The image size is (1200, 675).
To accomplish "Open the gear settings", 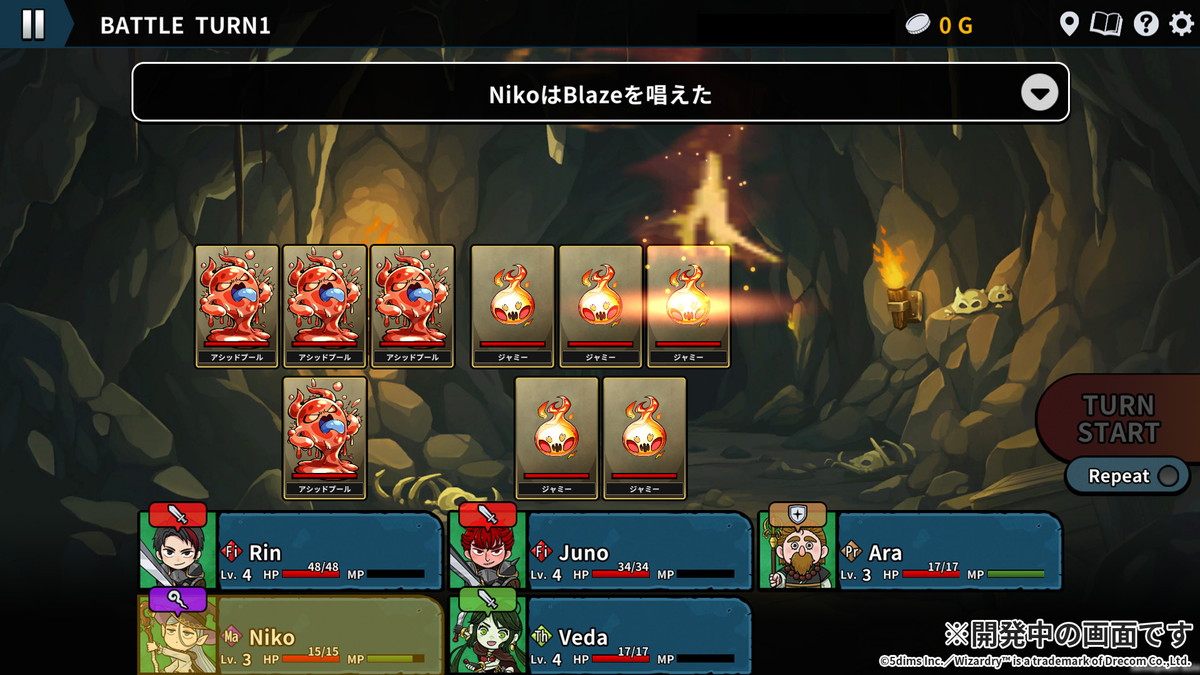I will (1181, 24).
